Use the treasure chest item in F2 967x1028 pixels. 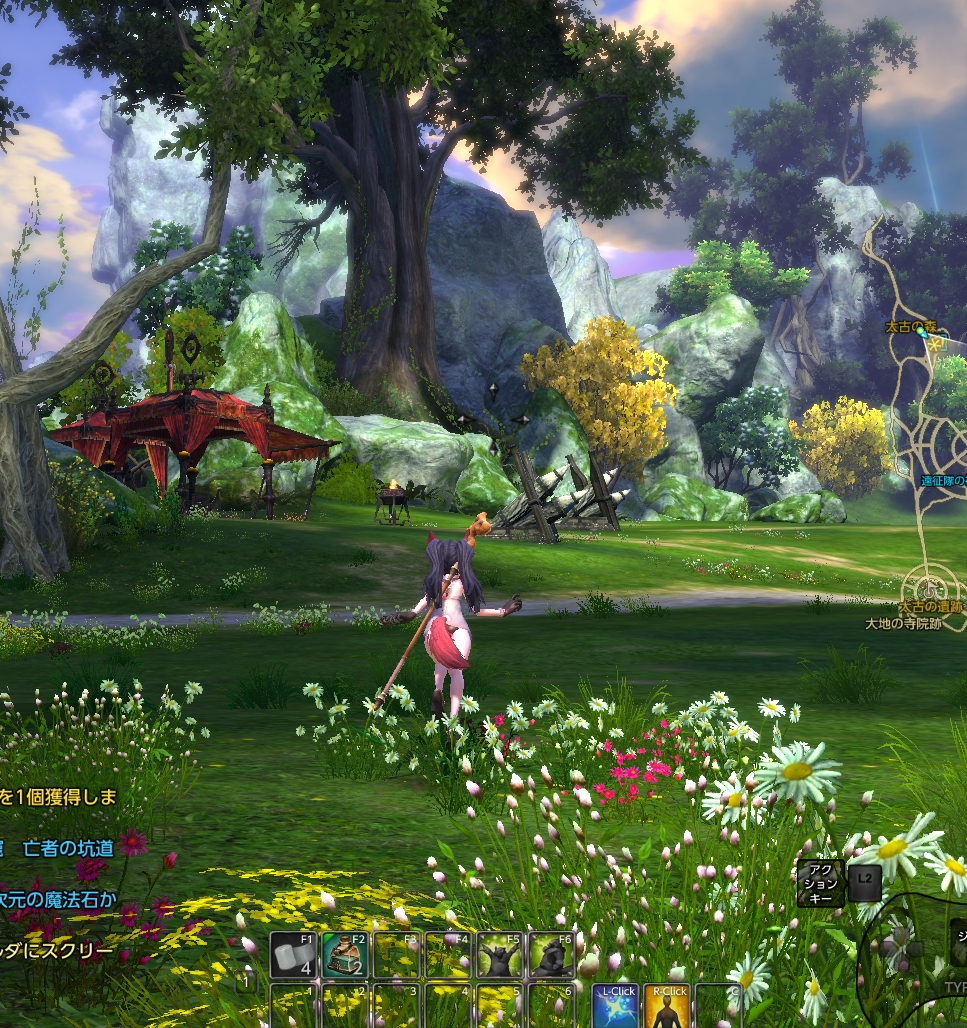click(x=345, y=956)
